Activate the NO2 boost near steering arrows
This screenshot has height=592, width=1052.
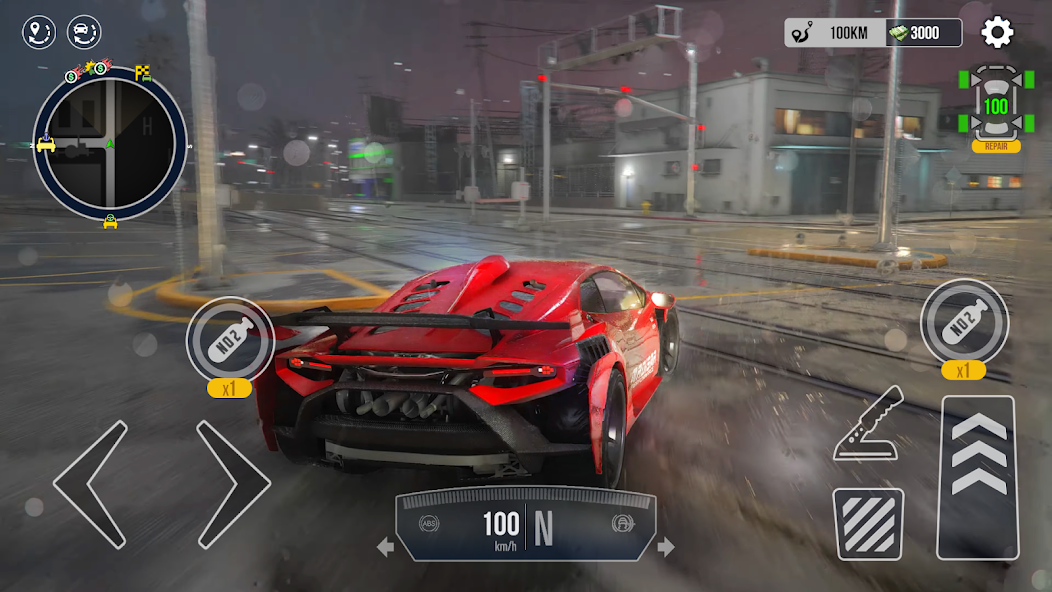(230, 339)
